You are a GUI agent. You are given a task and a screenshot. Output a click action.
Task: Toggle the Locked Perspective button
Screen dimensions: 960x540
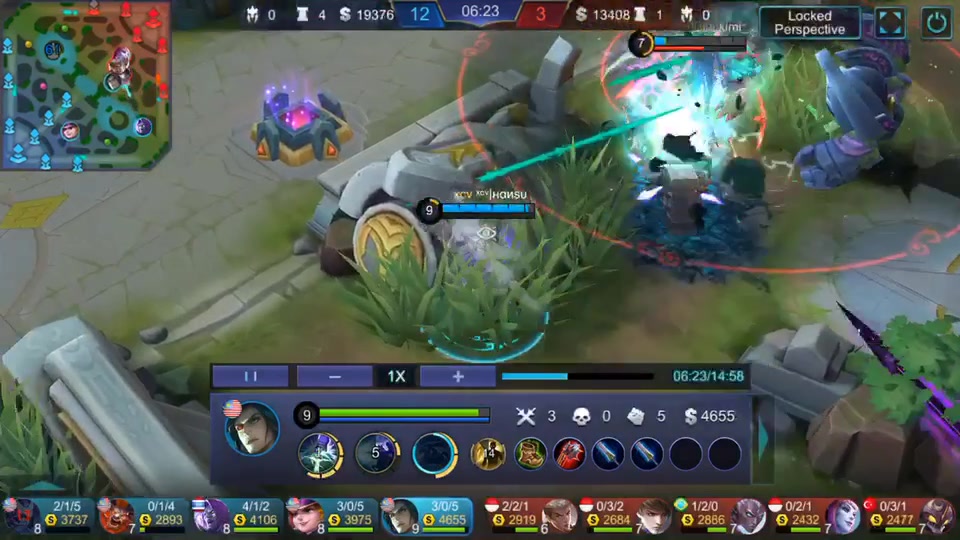pyautogui.click(x=809, y=22)
